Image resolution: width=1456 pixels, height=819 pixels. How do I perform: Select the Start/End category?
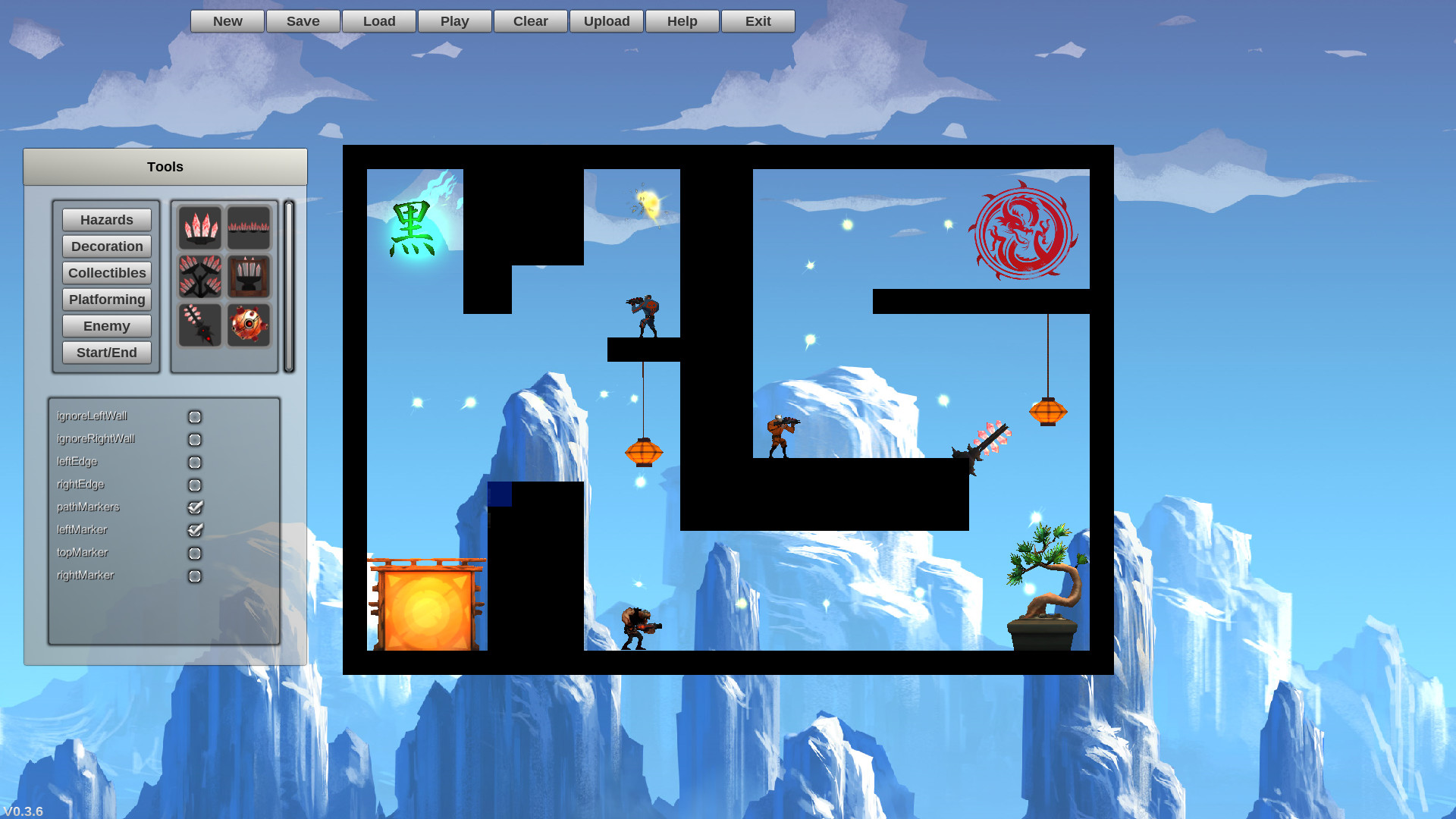(x=106, y=352)
